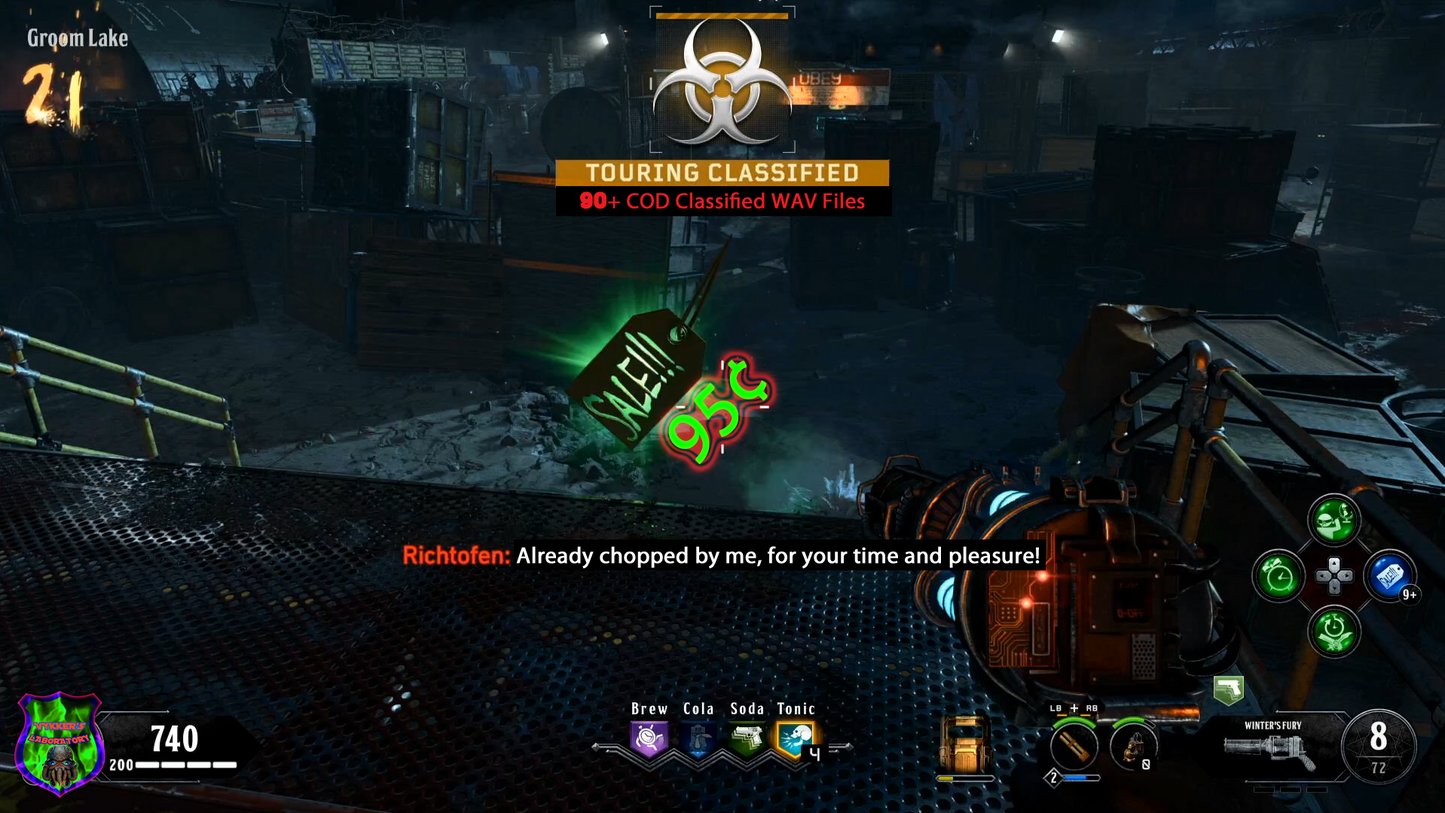Select the orange skull Tonic perk icon
Screen dimensions: 1445x813
(x=795, y=740)
